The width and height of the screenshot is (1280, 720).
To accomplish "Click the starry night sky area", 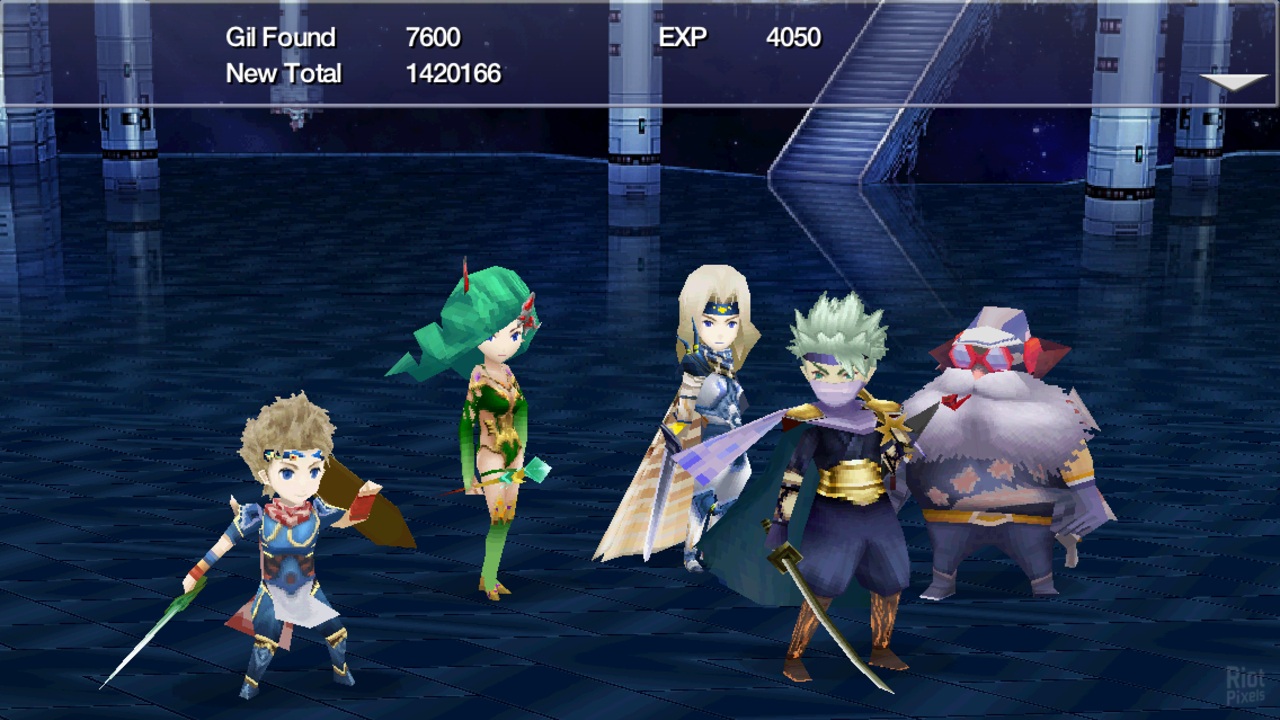I will pos(1030,140).
